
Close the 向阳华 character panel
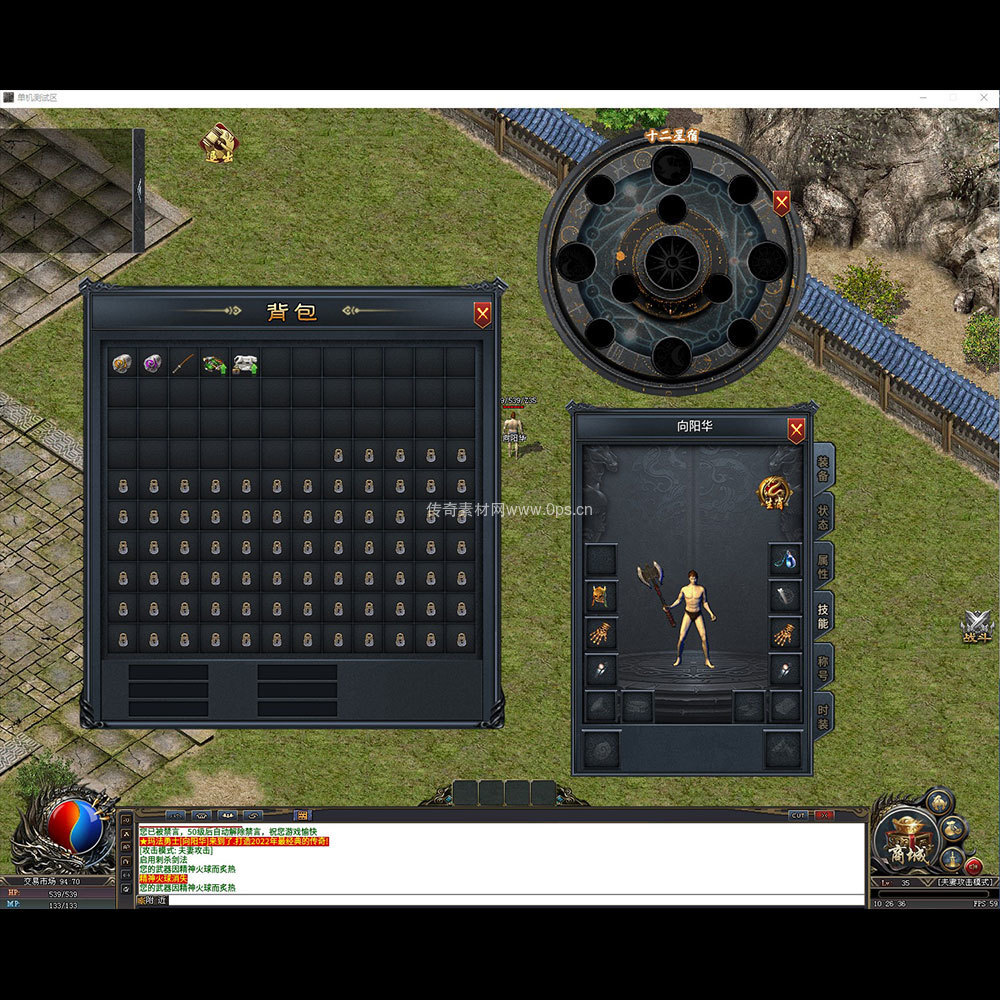[796, 431]
